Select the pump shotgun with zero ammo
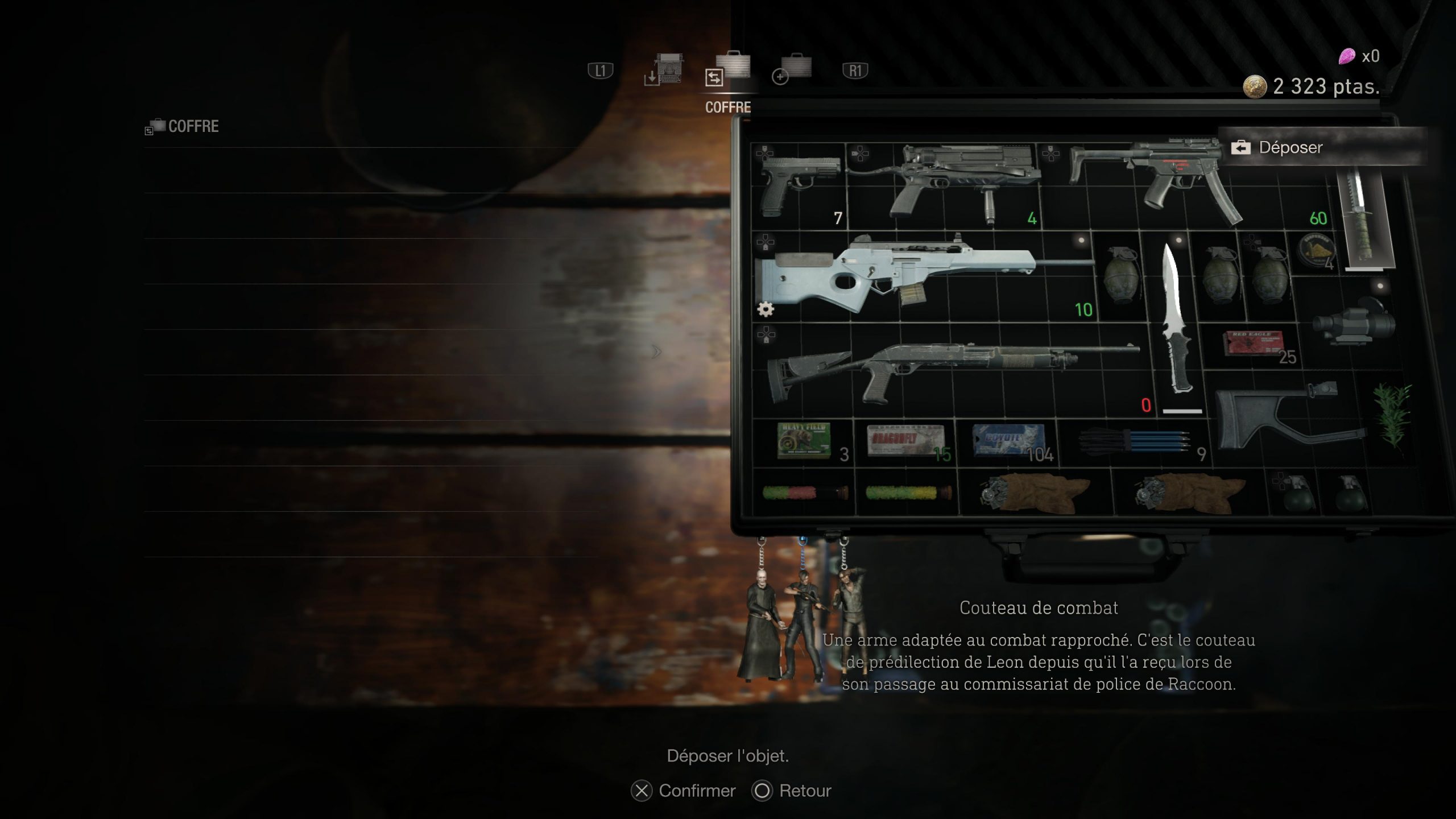The width and height of the screenshot is (1456, 819). tap(950, 366)
